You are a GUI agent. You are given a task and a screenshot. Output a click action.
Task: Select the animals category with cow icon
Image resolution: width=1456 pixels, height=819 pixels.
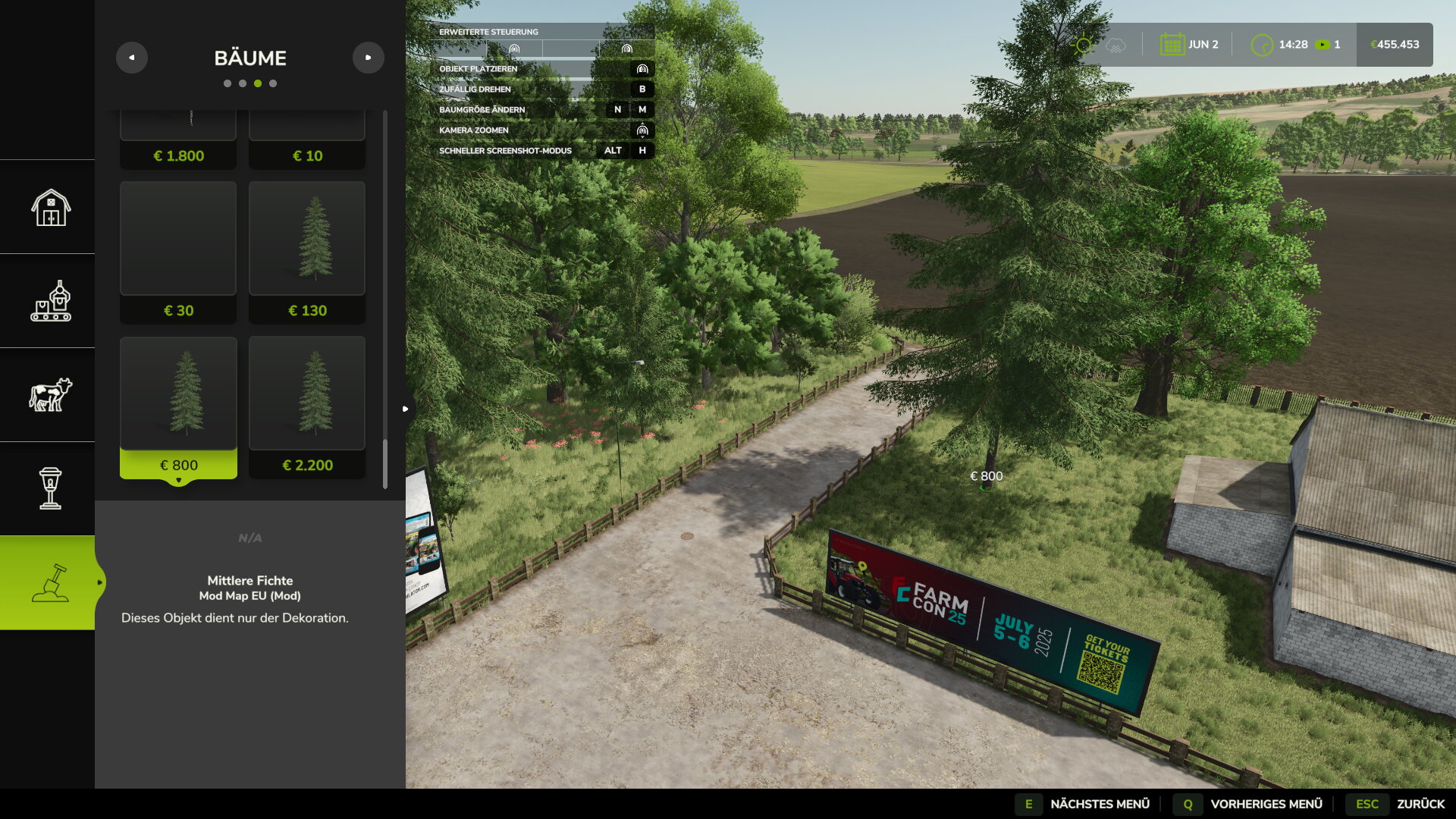pyautogui.click(x=51, y=395)
